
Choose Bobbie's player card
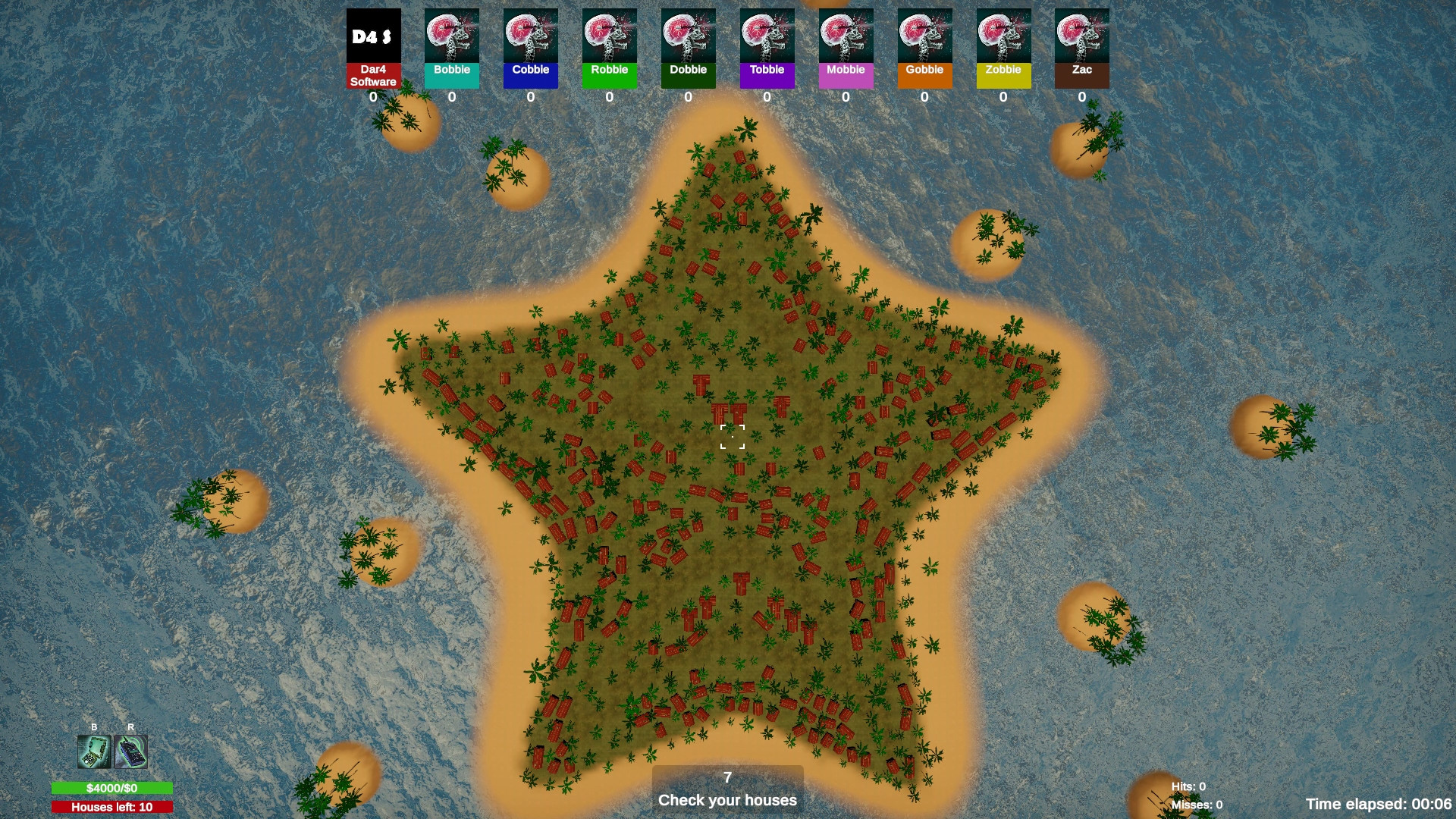click(452, 49)
